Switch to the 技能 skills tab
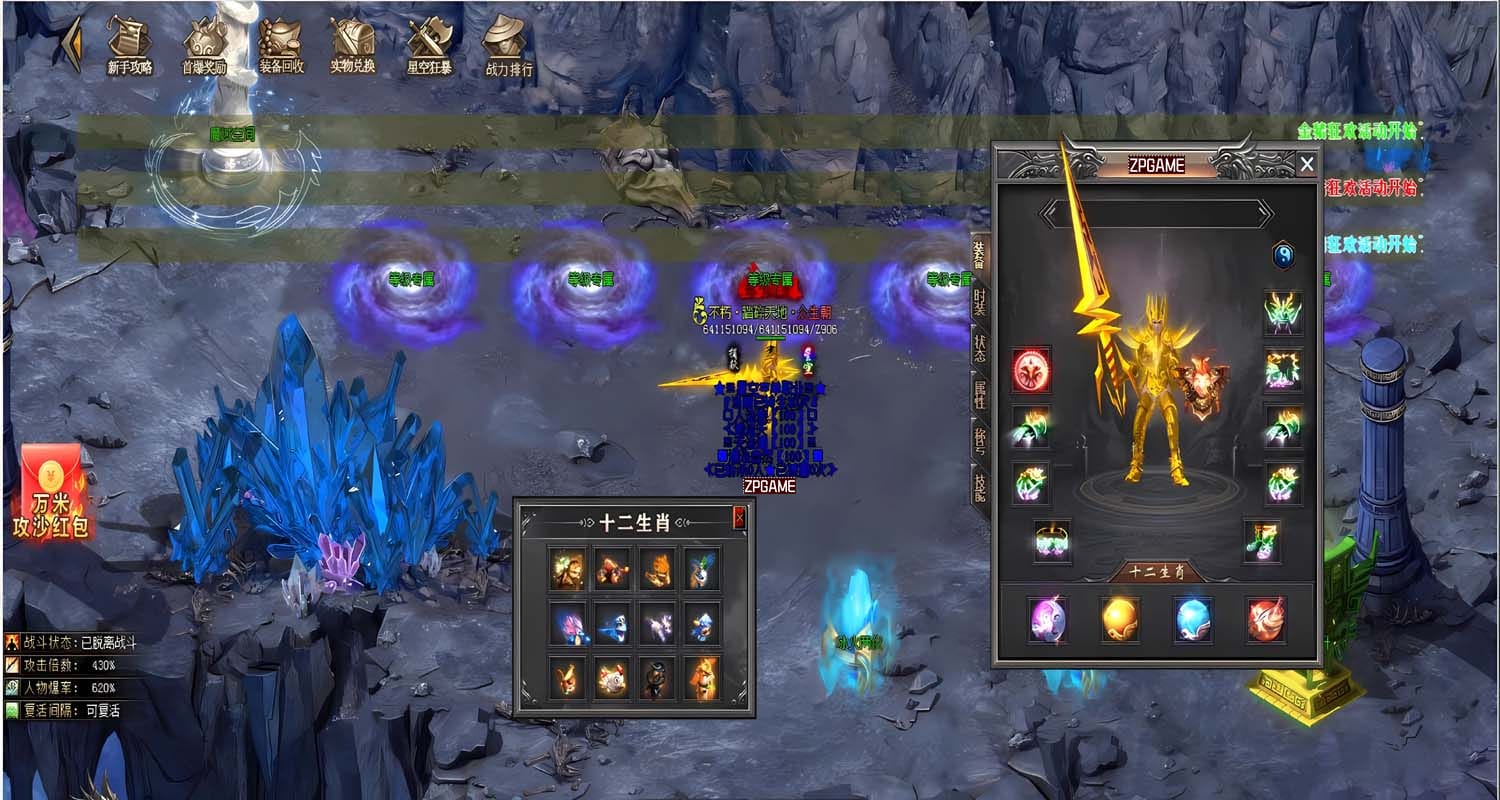 [x=981, y=489]
